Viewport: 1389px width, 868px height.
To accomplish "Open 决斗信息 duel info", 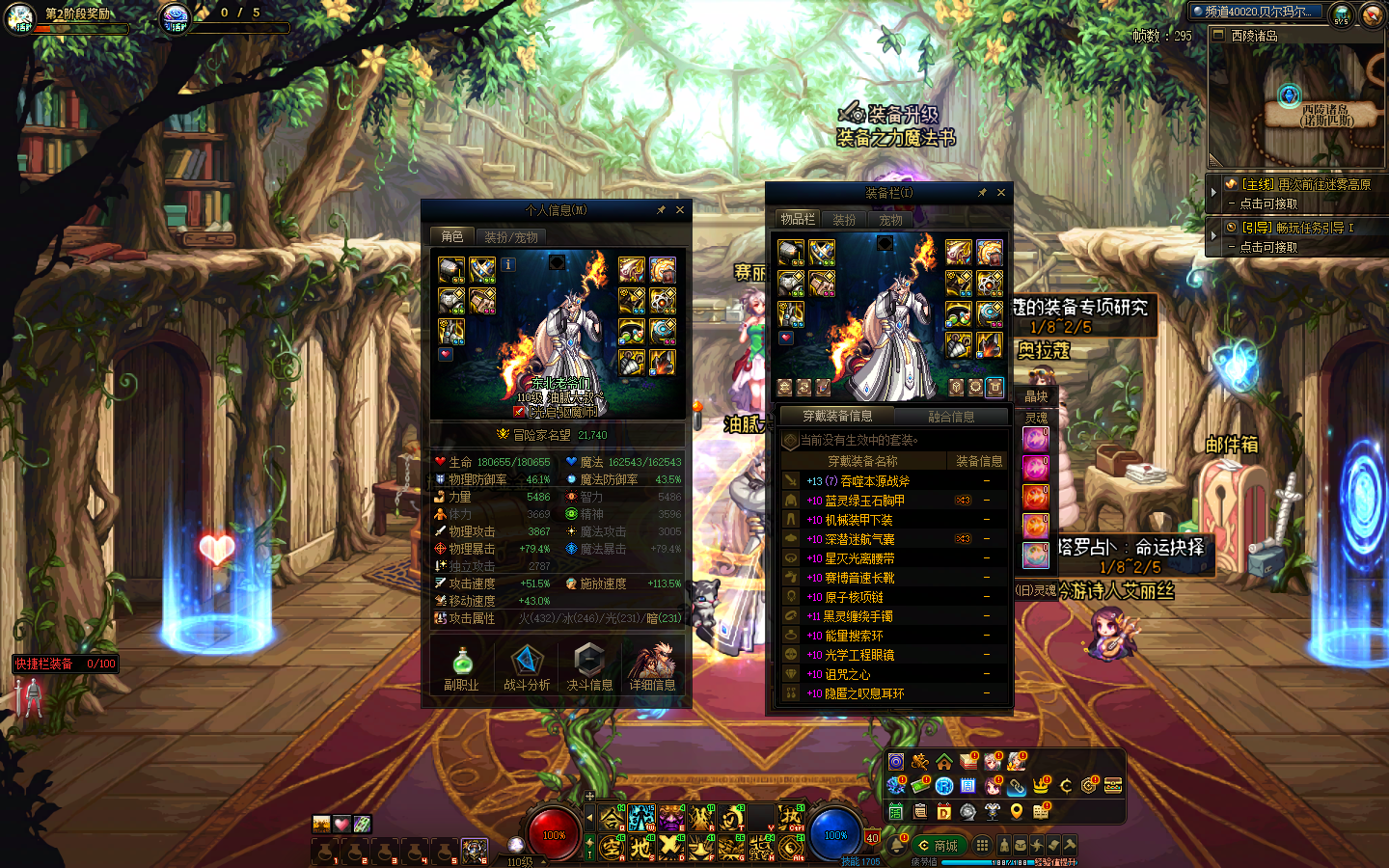I will pyautogui.click(x=589, y=667).
